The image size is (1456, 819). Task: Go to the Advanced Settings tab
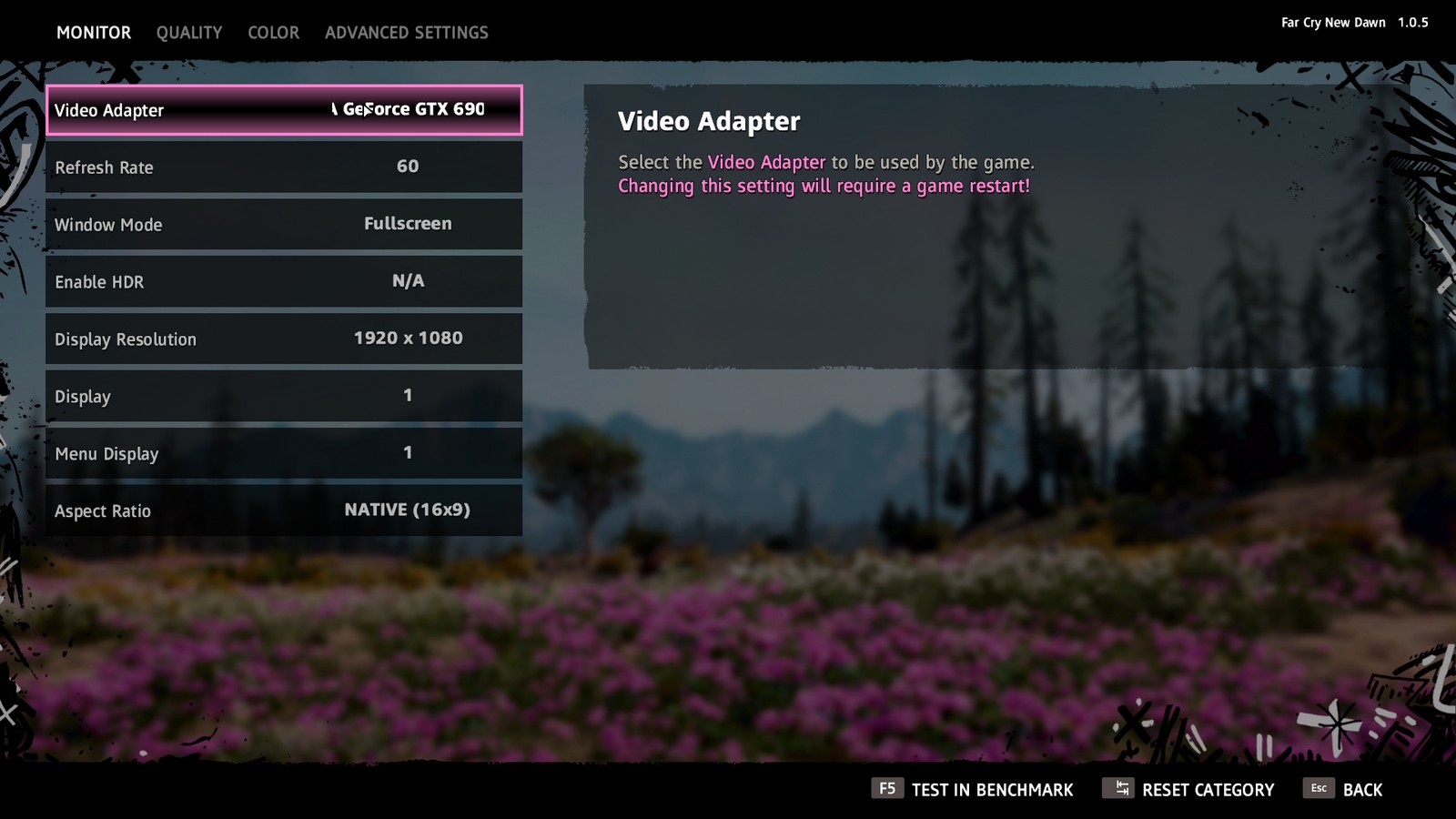coord(406,33)
